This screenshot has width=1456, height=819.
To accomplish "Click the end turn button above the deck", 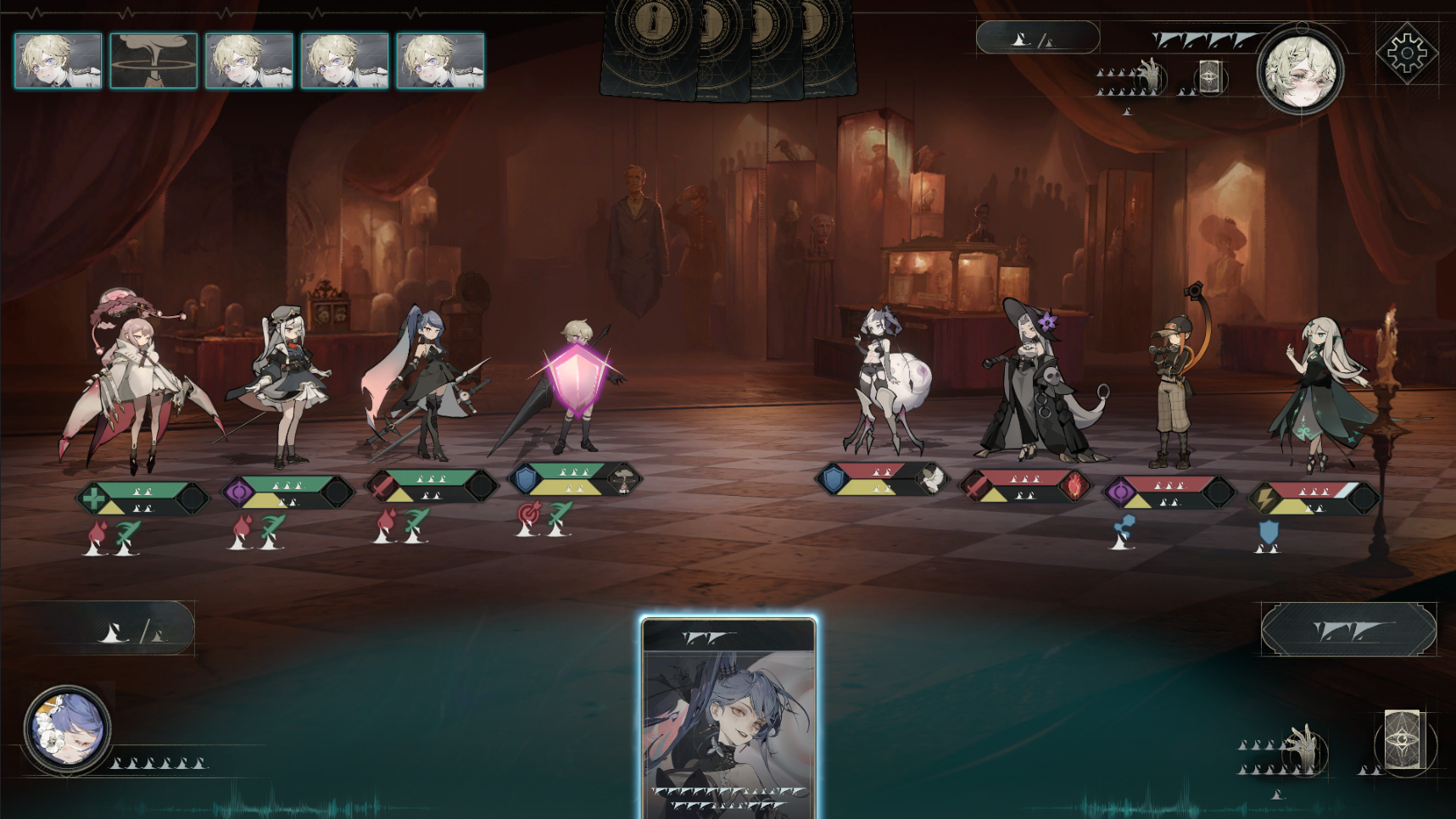I will pyautogui.click(x=1348, y=630).
